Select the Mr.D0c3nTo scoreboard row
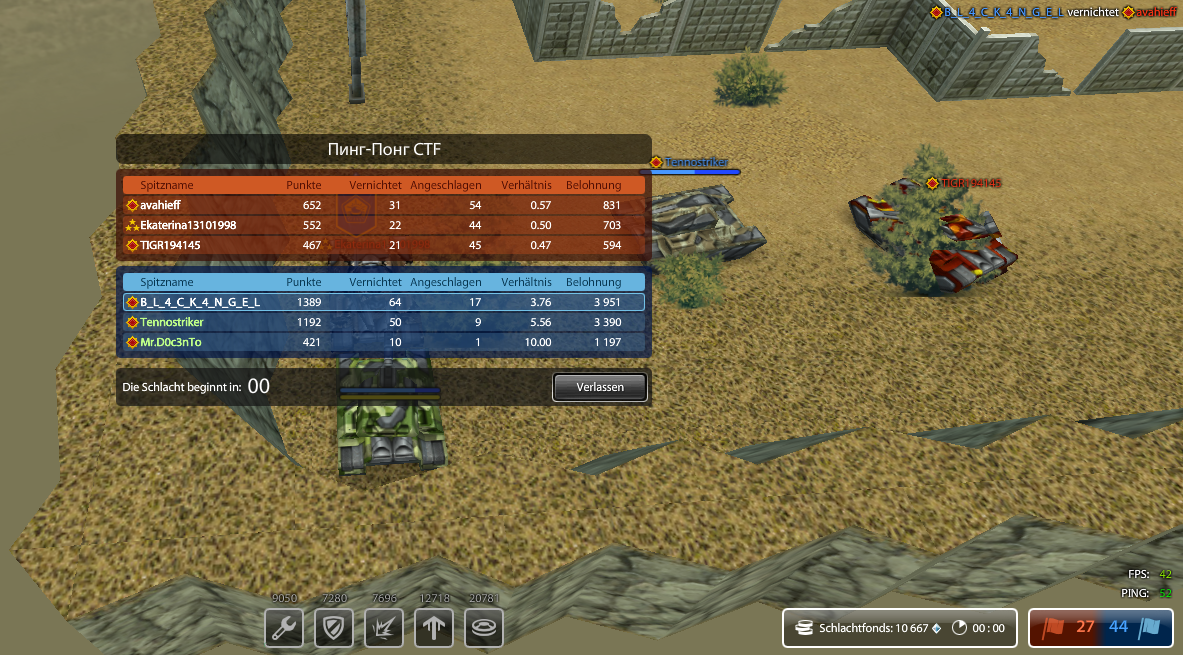Image resolution: width=1183 pixels, height=655 pixels. (x=384, y=342)
